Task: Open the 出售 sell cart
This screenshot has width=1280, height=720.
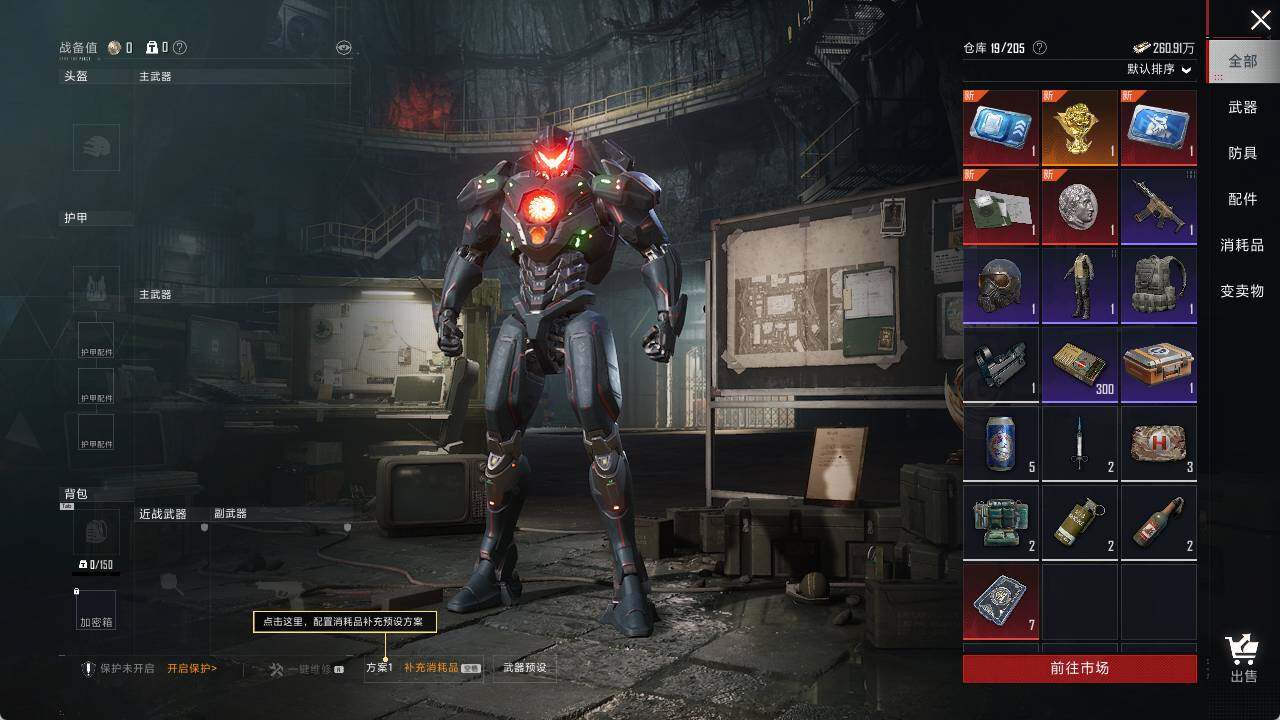Action: coord(1243,659)
